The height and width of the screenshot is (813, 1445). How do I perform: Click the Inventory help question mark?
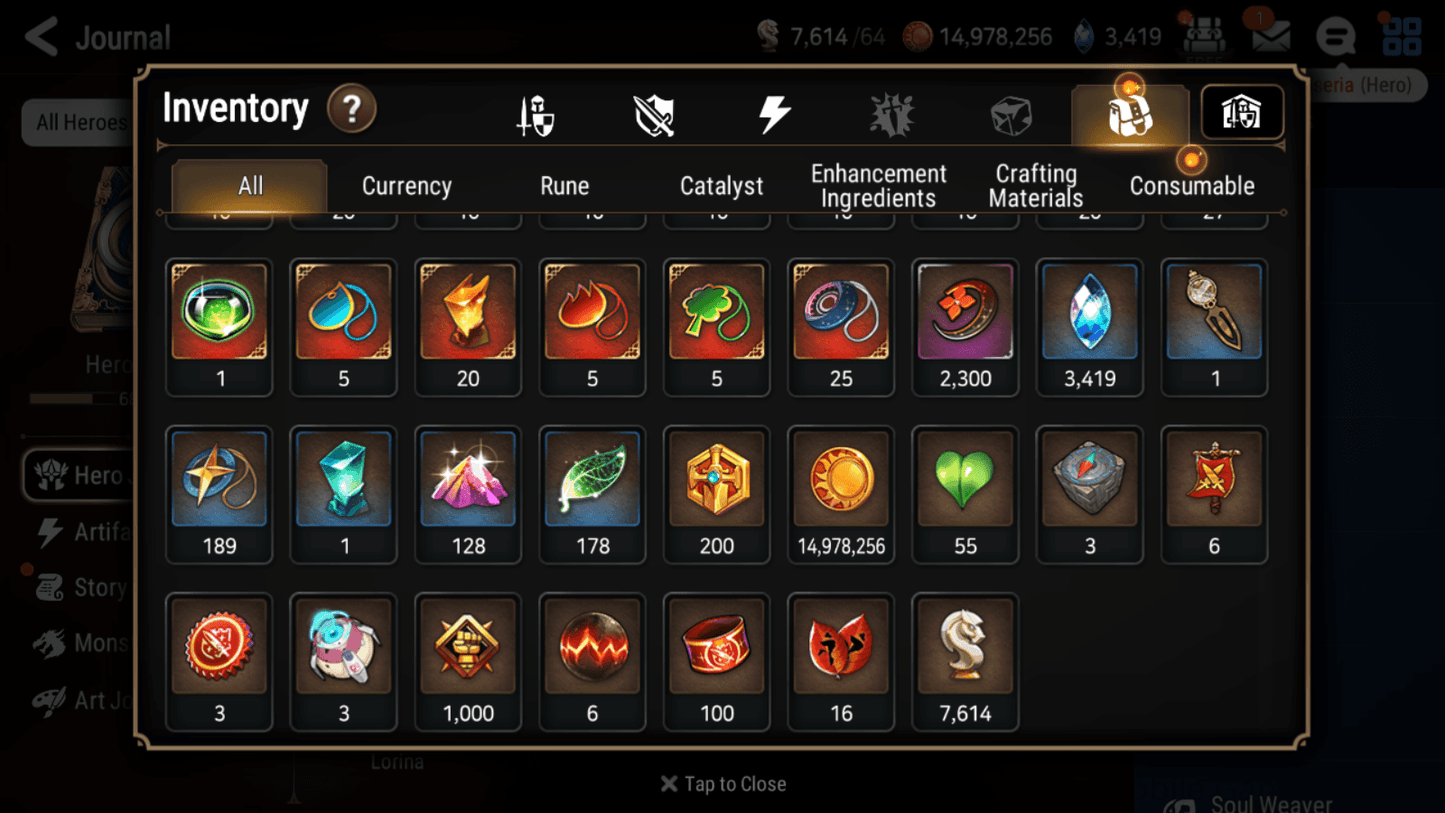click(x=352, y=110)
